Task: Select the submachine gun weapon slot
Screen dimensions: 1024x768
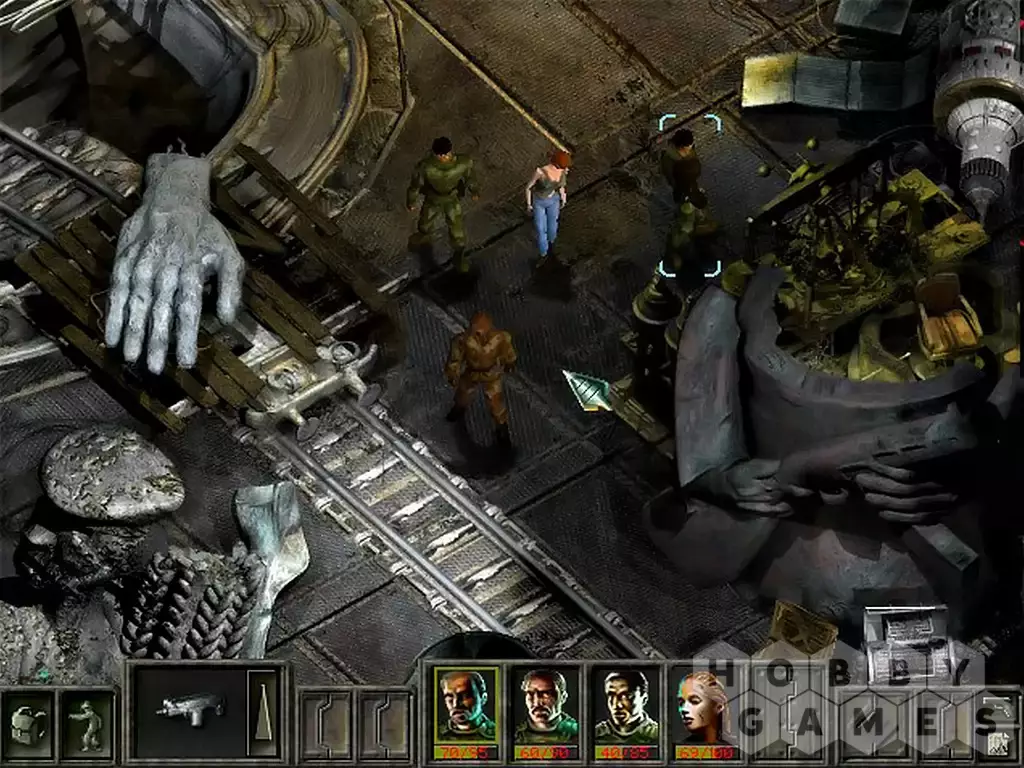Action: click(188, 711)
